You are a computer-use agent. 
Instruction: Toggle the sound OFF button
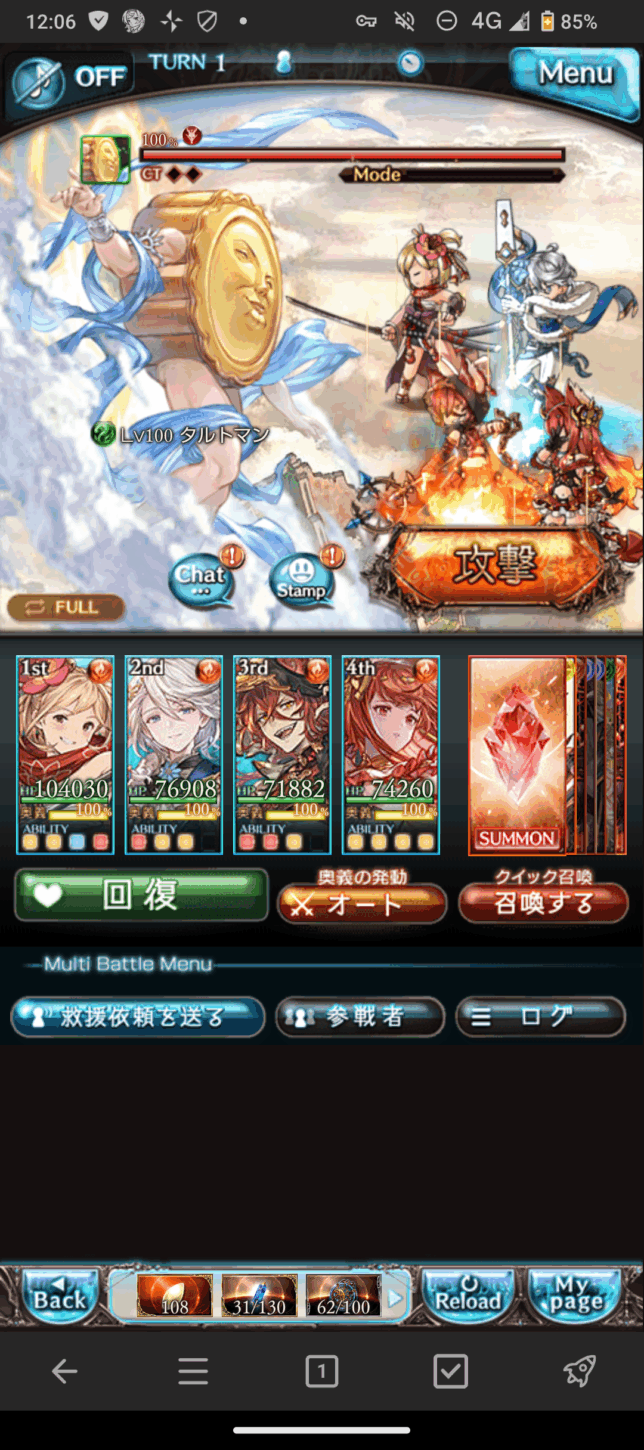coord(70,78)
